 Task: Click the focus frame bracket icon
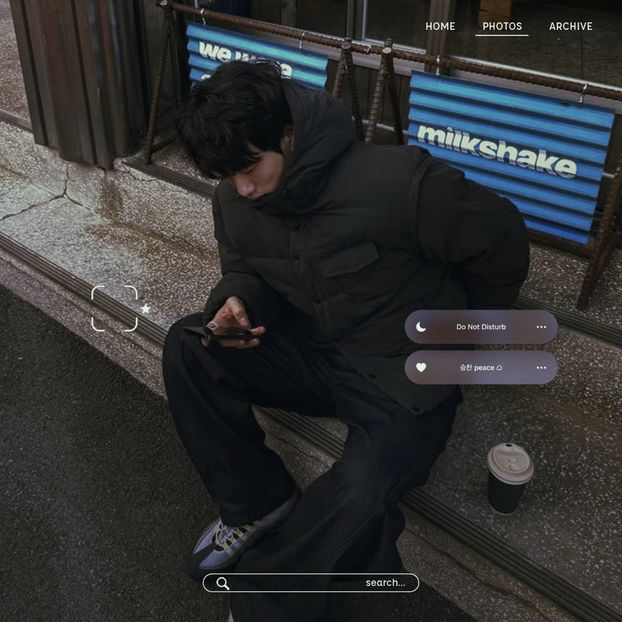[114, 308]
